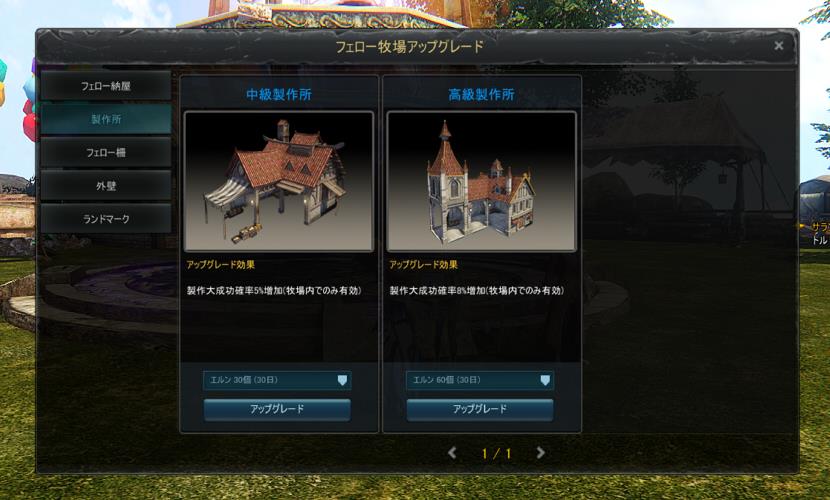
Task: Switch to the フェロー納屋 tab
Action: pyautogui.click(x=105, y=86)
